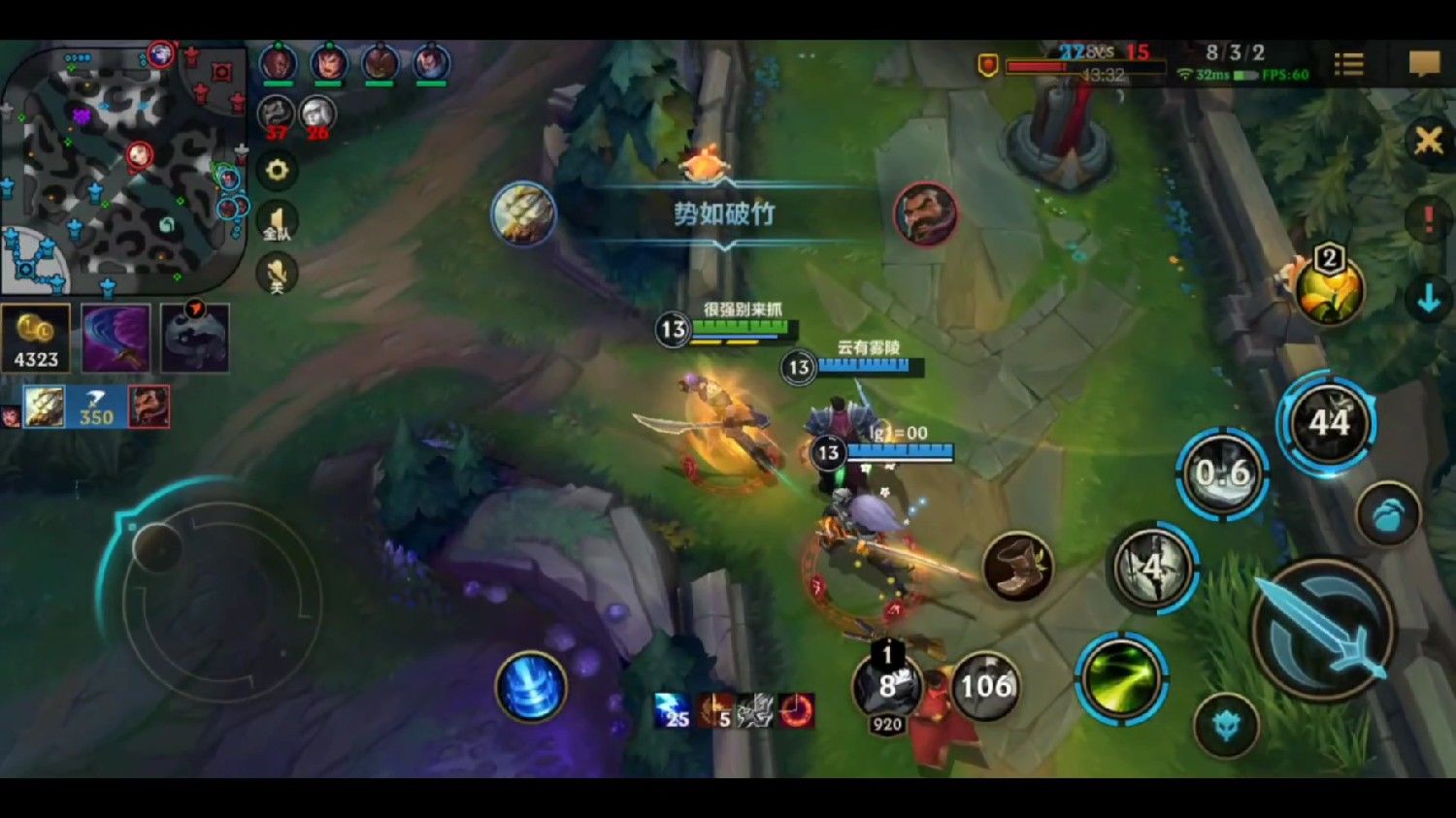
Task: Close the panel with the yellow X
Action: point(1428,142)
